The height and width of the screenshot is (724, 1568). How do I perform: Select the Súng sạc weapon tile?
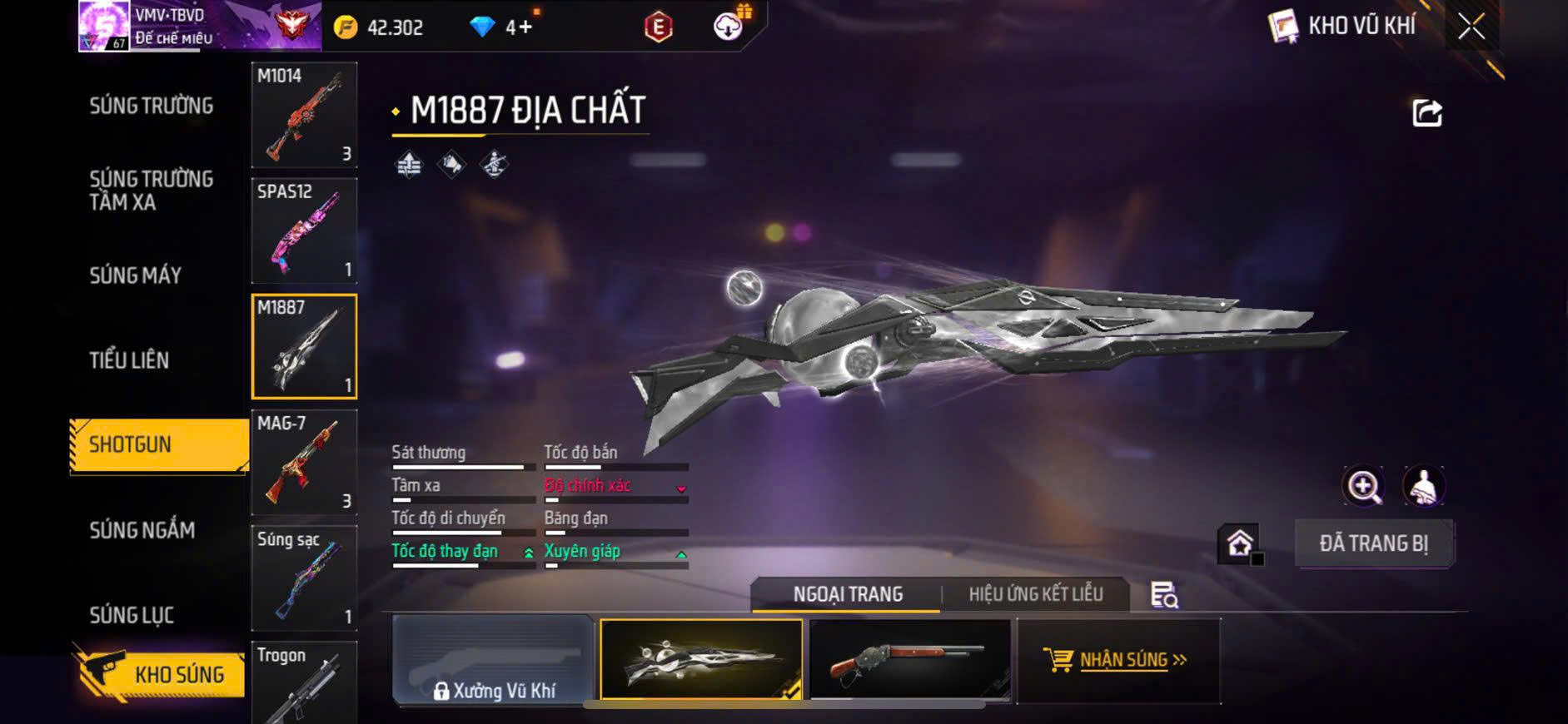304,578
